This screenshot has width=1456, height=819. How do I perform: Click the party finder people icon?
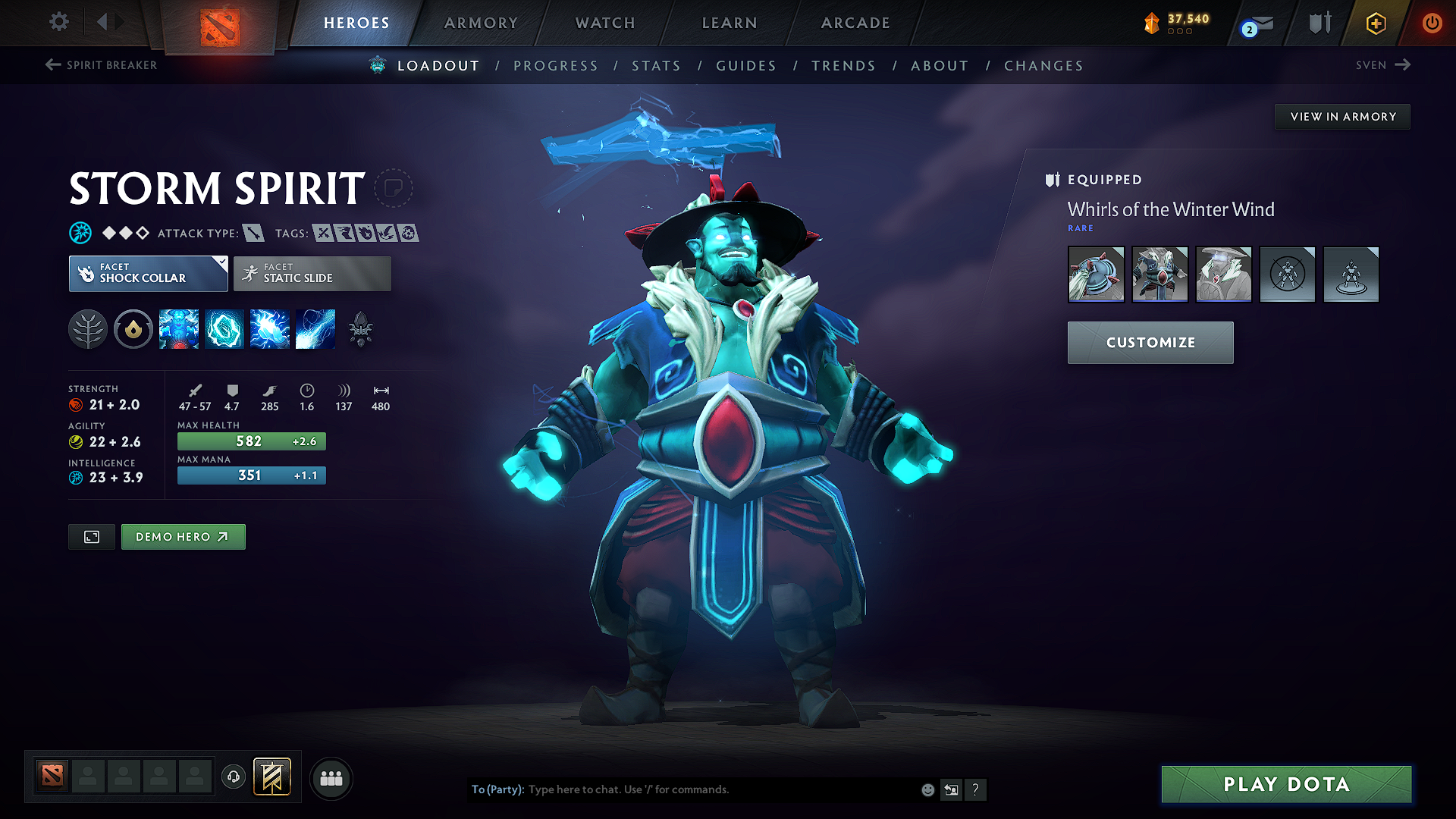pyautogui.click(x=331, y=778)
